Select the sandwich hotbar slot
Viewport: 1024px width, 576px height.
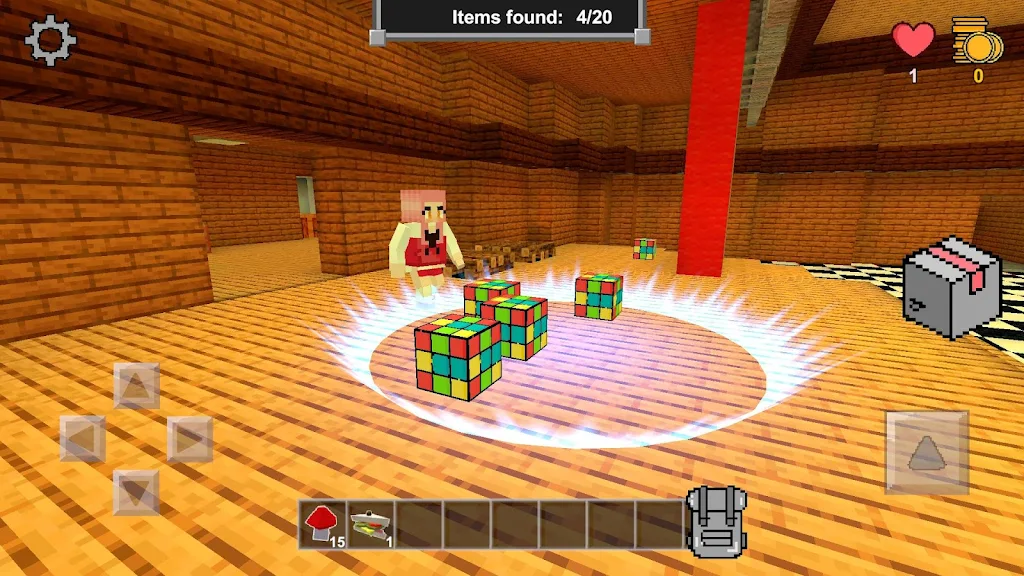(x=371, y=524)
